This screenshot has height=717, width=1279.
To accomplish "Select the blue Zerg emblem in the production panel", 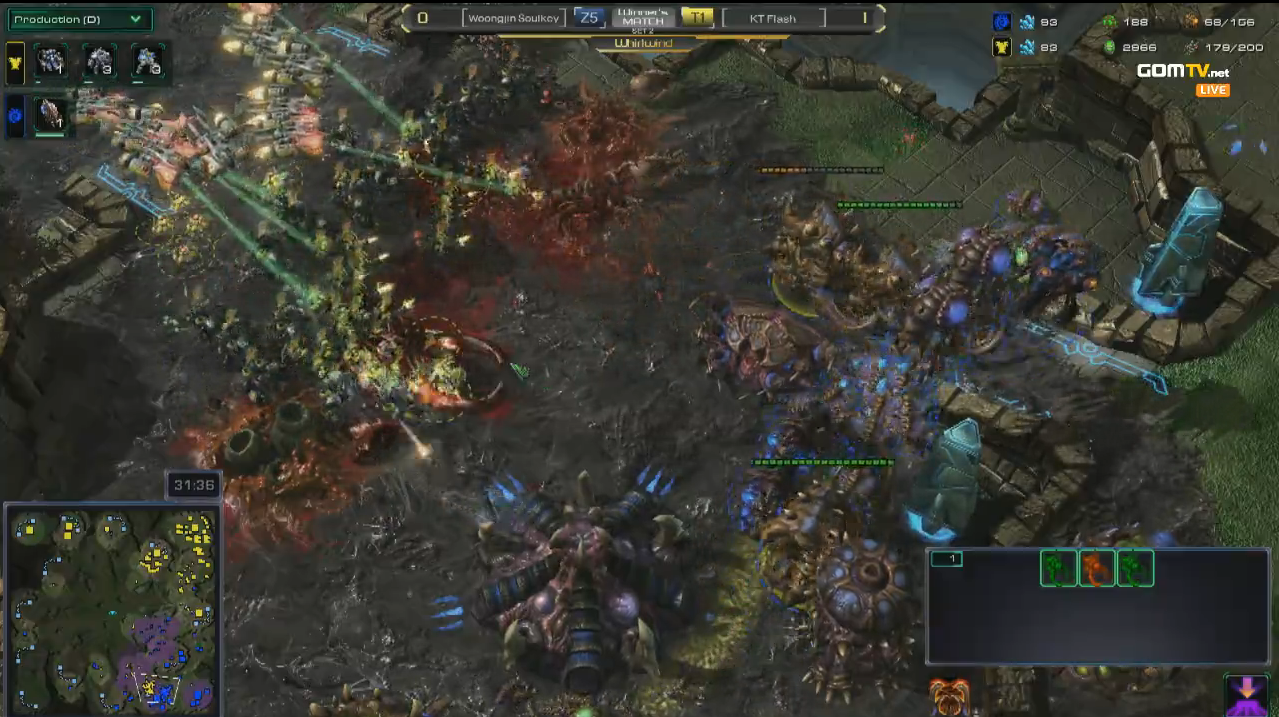I will pyautogui.click(x=16, y=115).
